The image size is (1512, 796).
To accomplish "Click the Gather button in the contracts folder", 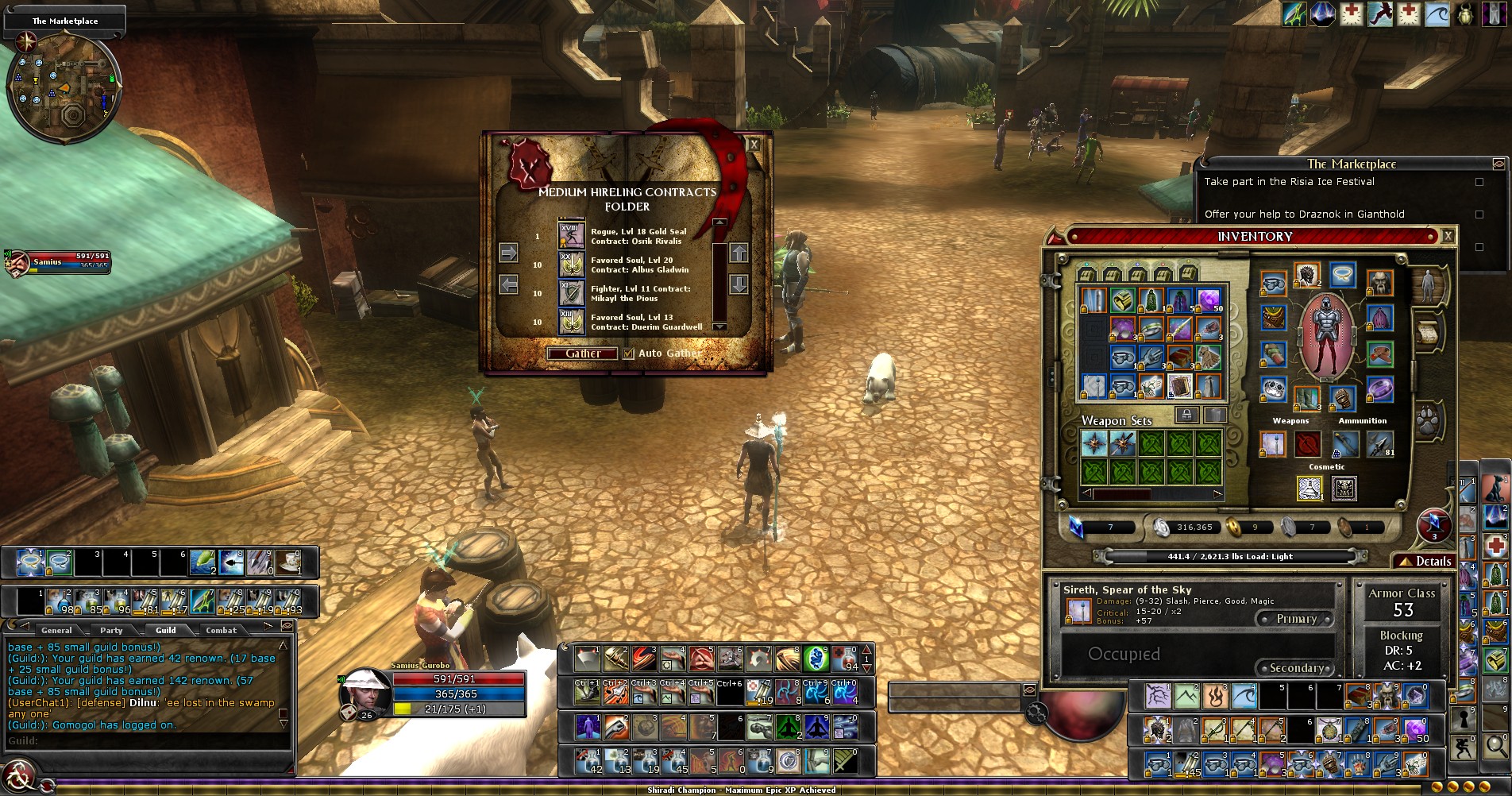I will (x=582, y=354).
